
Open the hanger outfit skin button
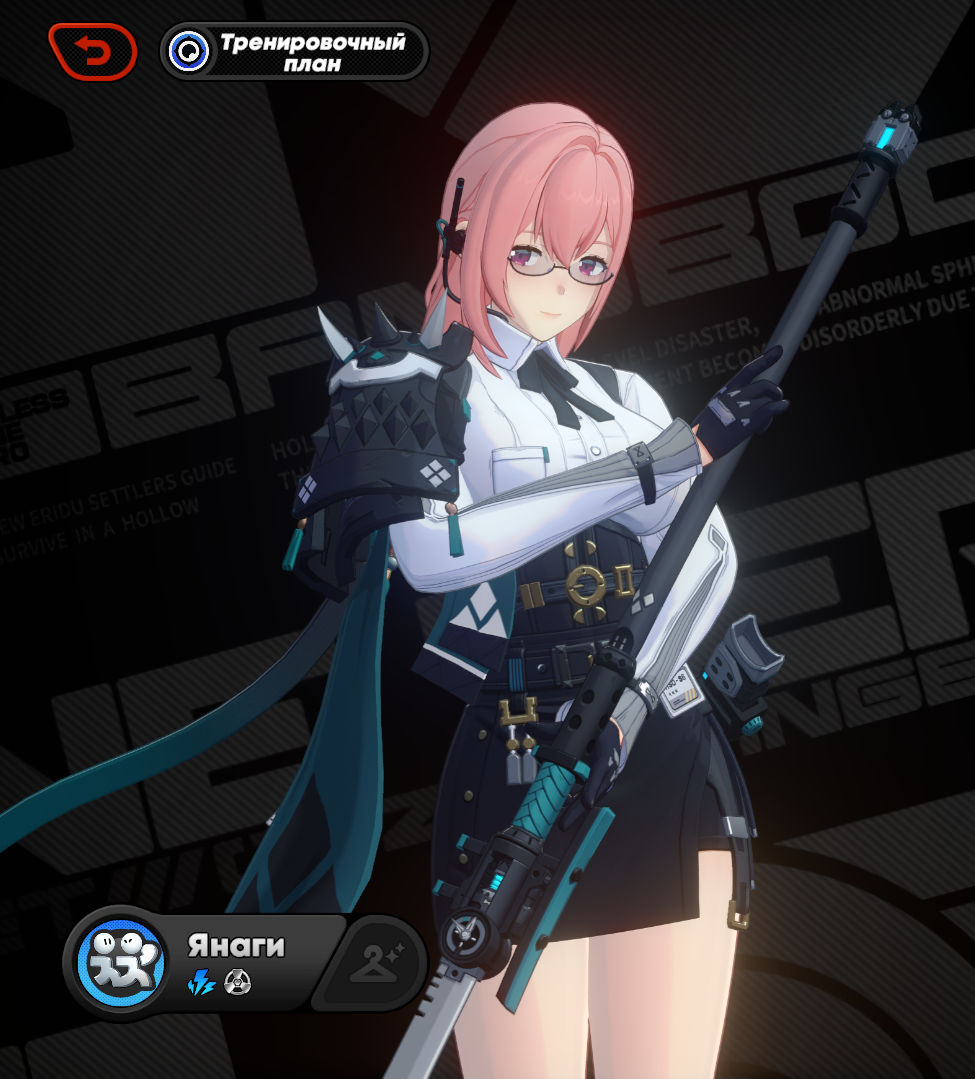tap(374, 964)
